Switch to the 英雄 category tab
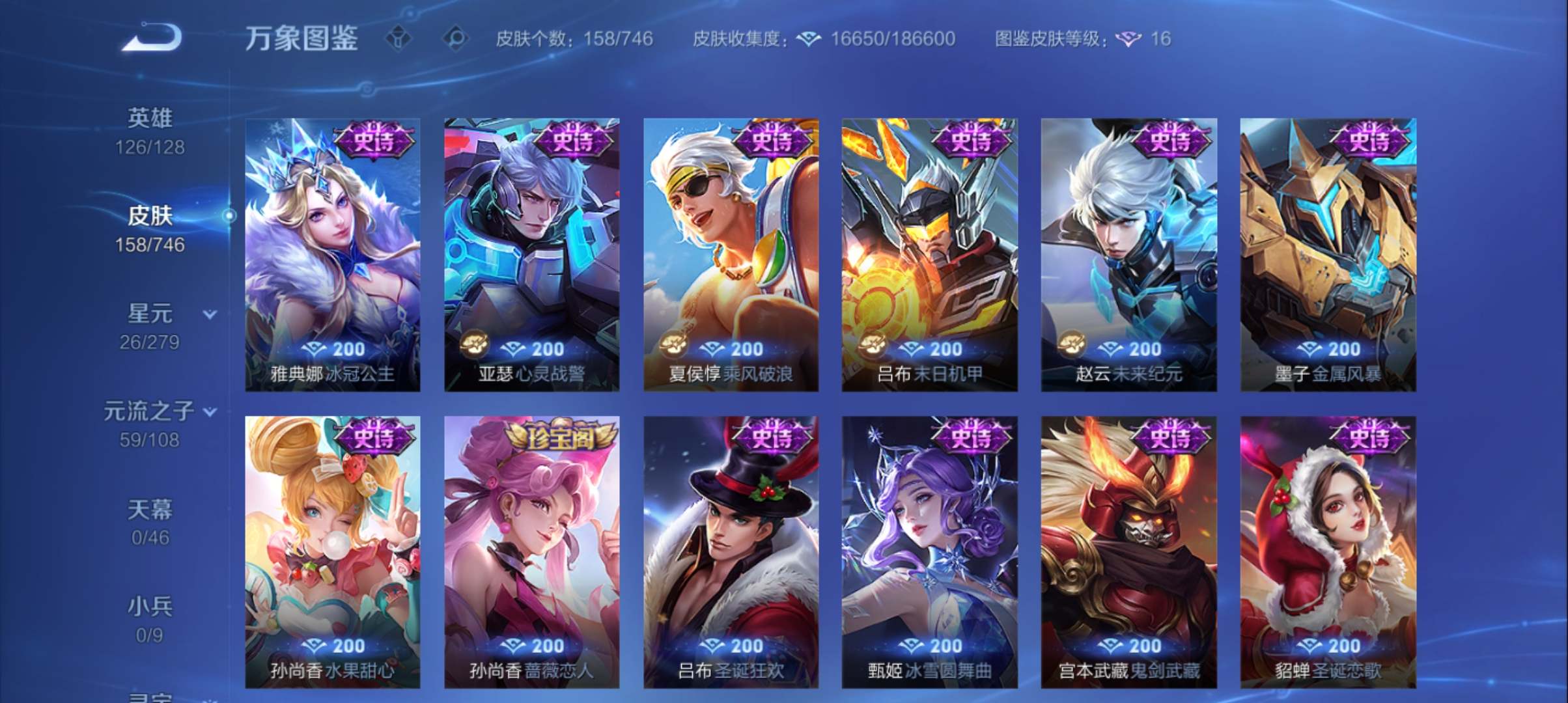This screenshot has width=1568, height=703. [148, 129]
